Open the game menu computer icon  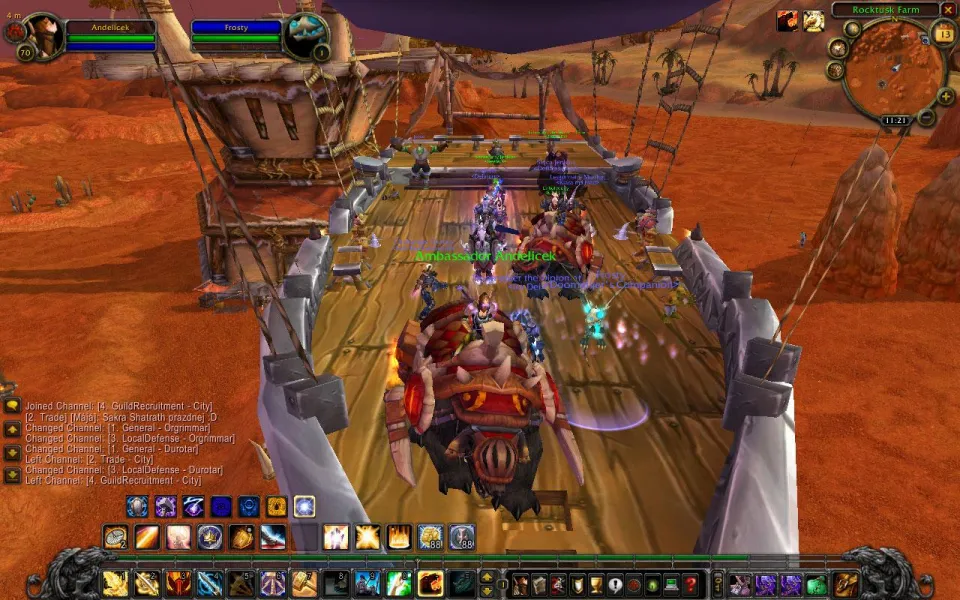[672, 584]
